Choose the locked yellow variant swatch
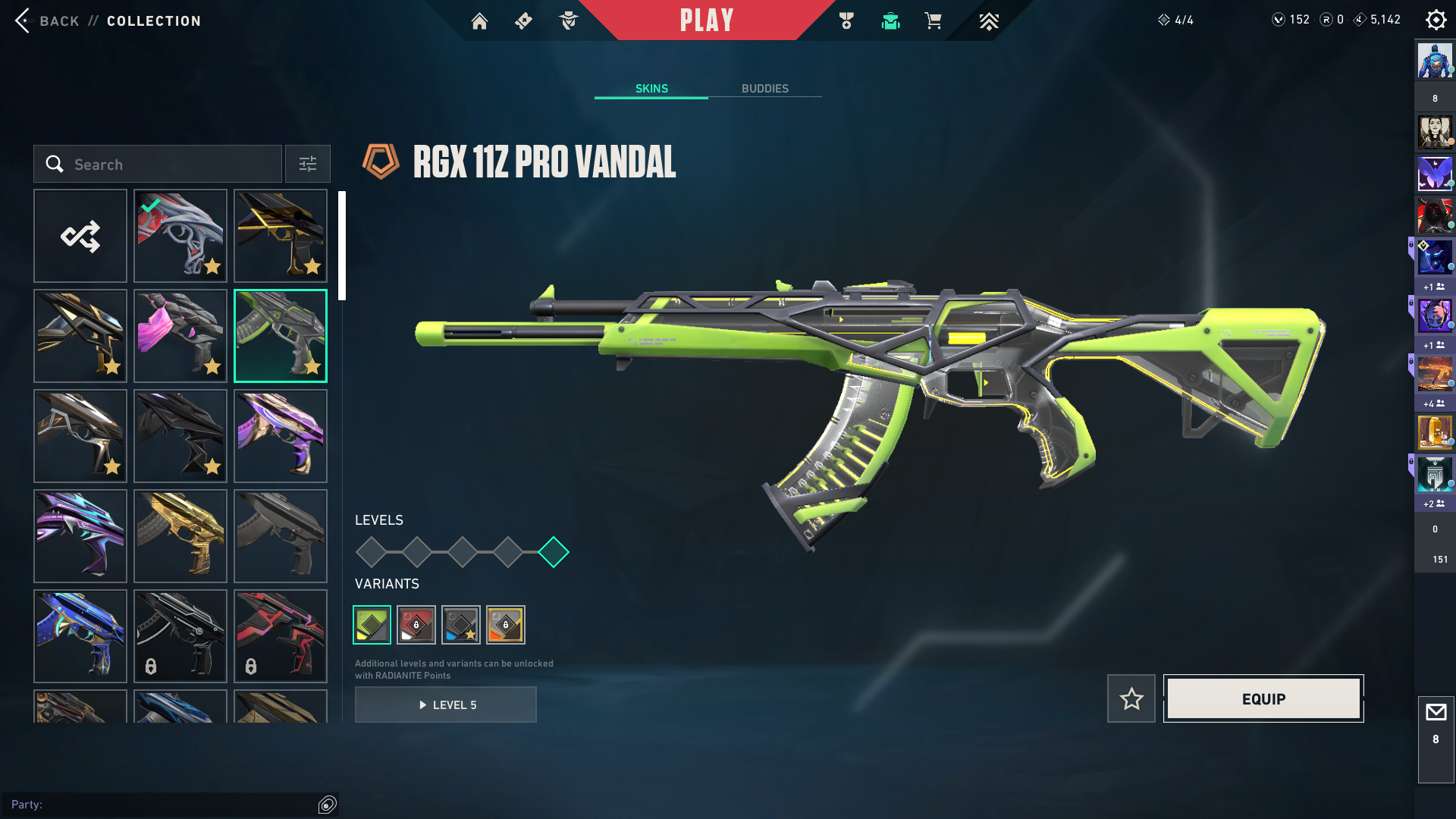Screen dimensions: 1456x819 (x=506, y=625)
